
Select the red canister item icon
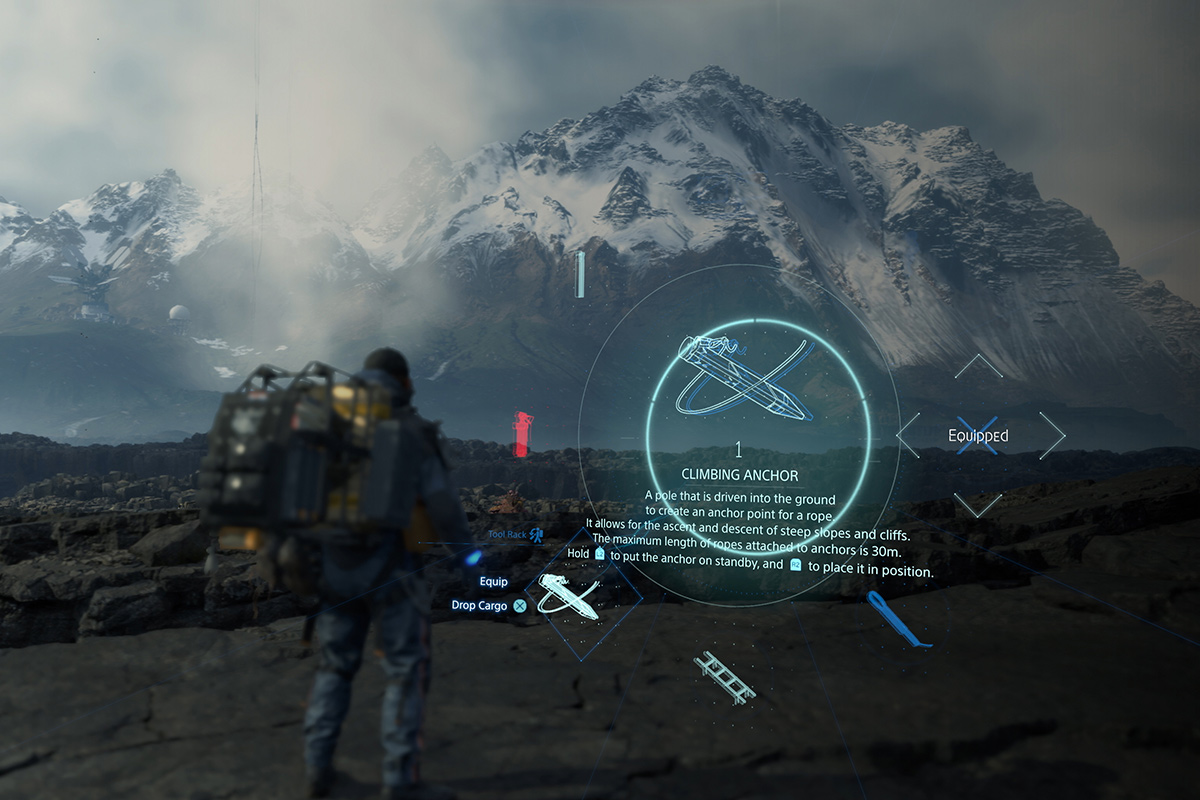click(522, 433)
